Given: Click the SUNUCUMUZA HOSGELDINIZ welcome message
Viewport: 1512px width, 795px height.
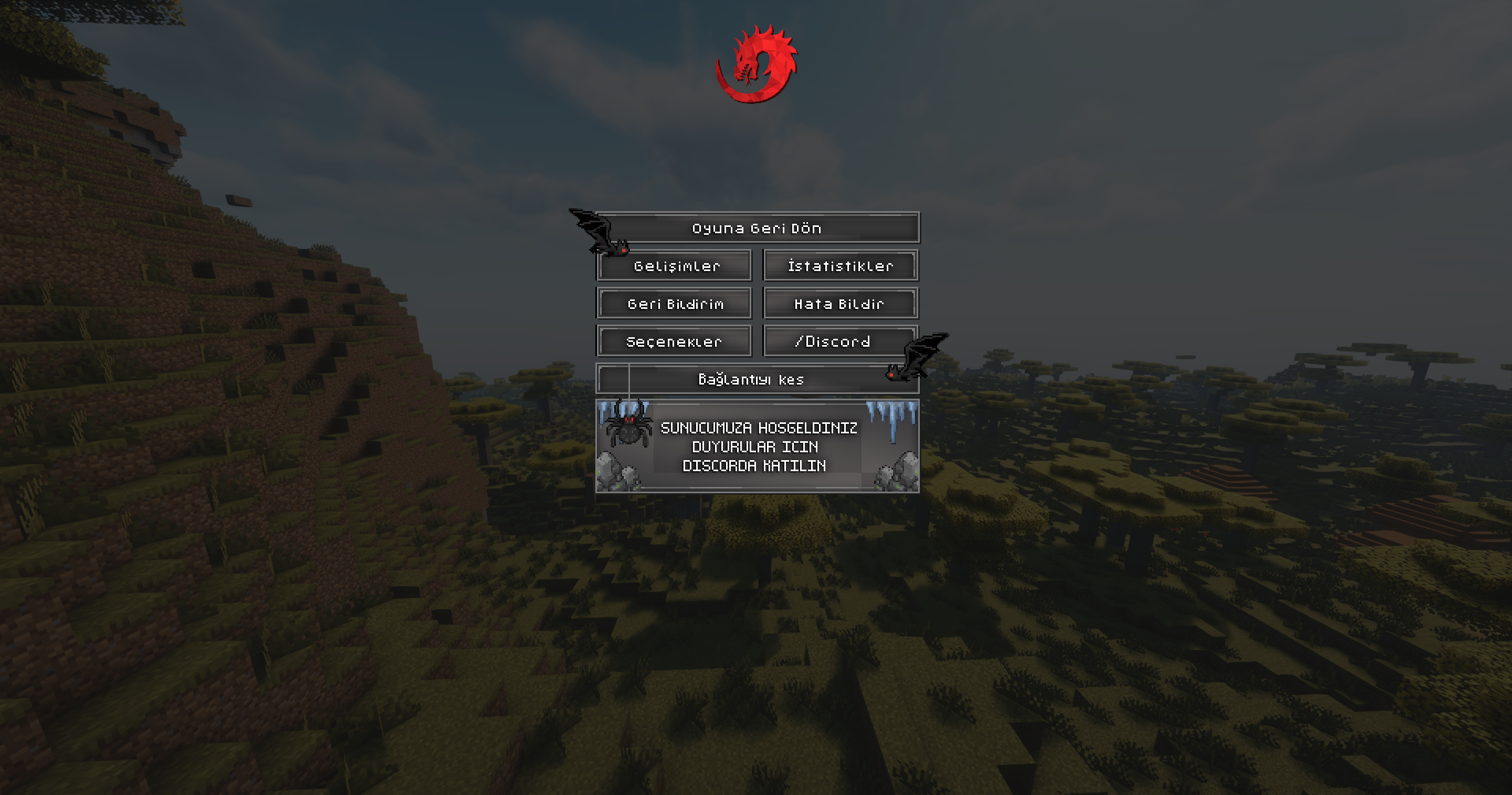Looking at the screenshot, I should [x=759, y=428].
